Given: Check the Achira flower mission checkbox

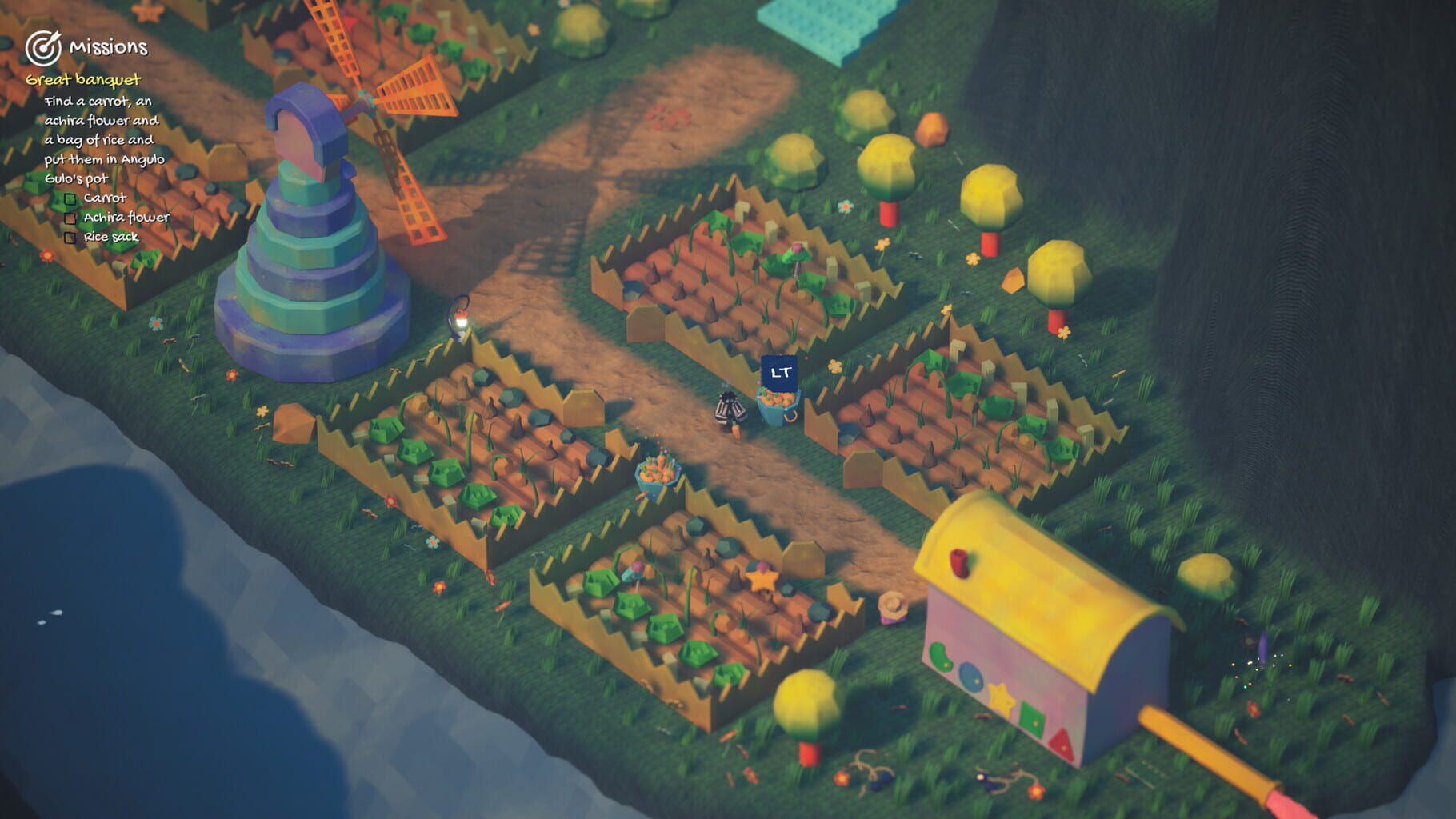Looking at the screenshot, I should [x=70, y=218].
